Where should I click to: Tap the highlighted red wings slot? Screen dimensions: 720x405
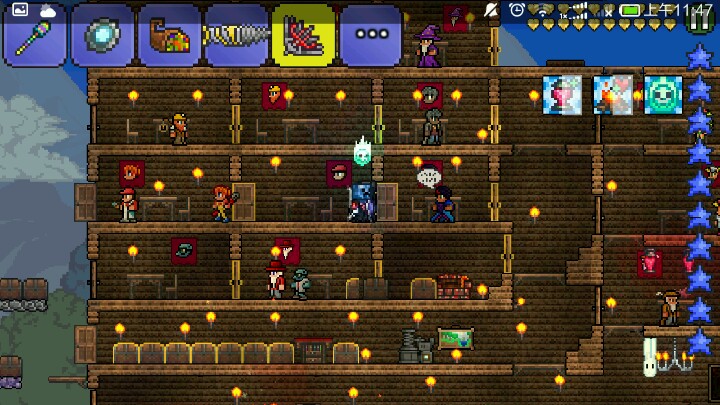click(303, 35)
